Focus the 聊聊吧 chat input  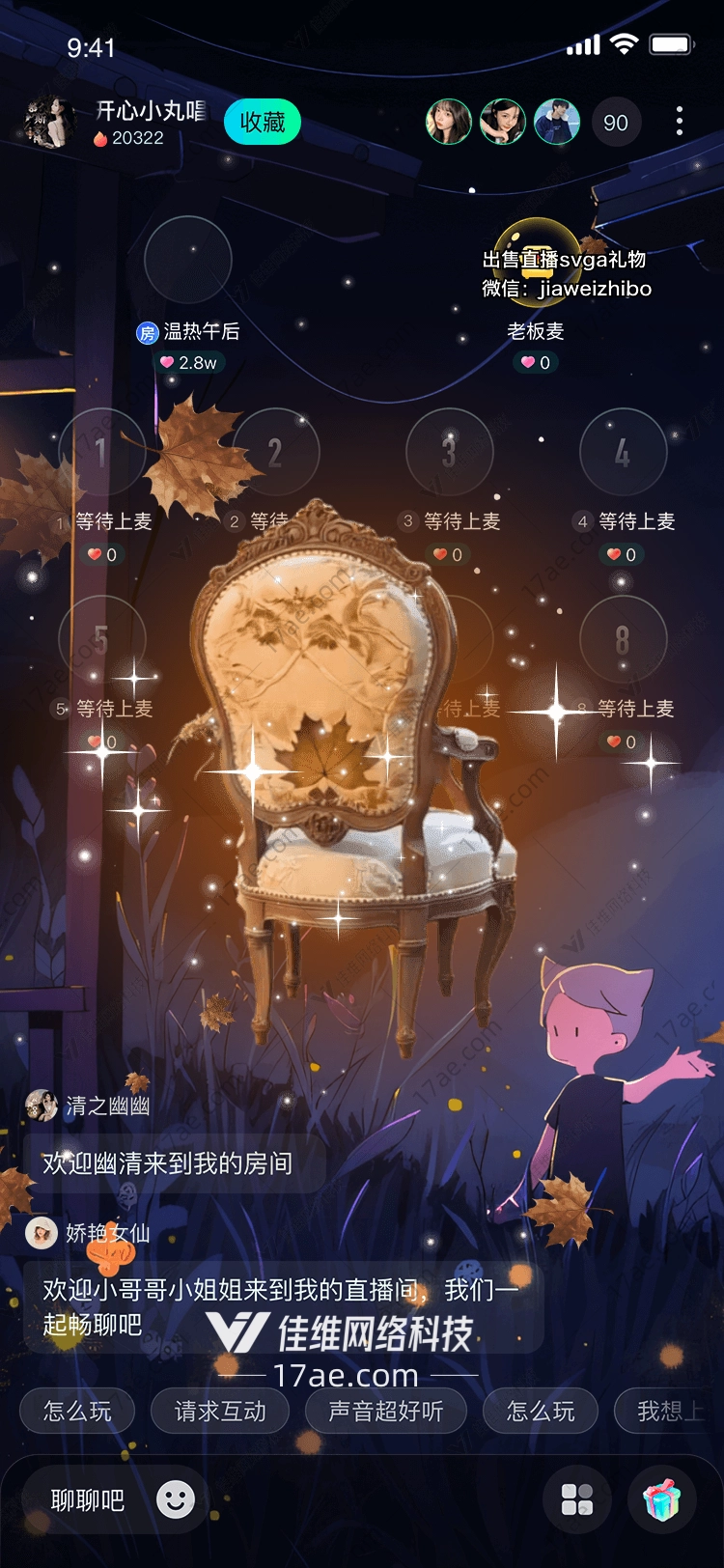click(x=88, y=1500)
